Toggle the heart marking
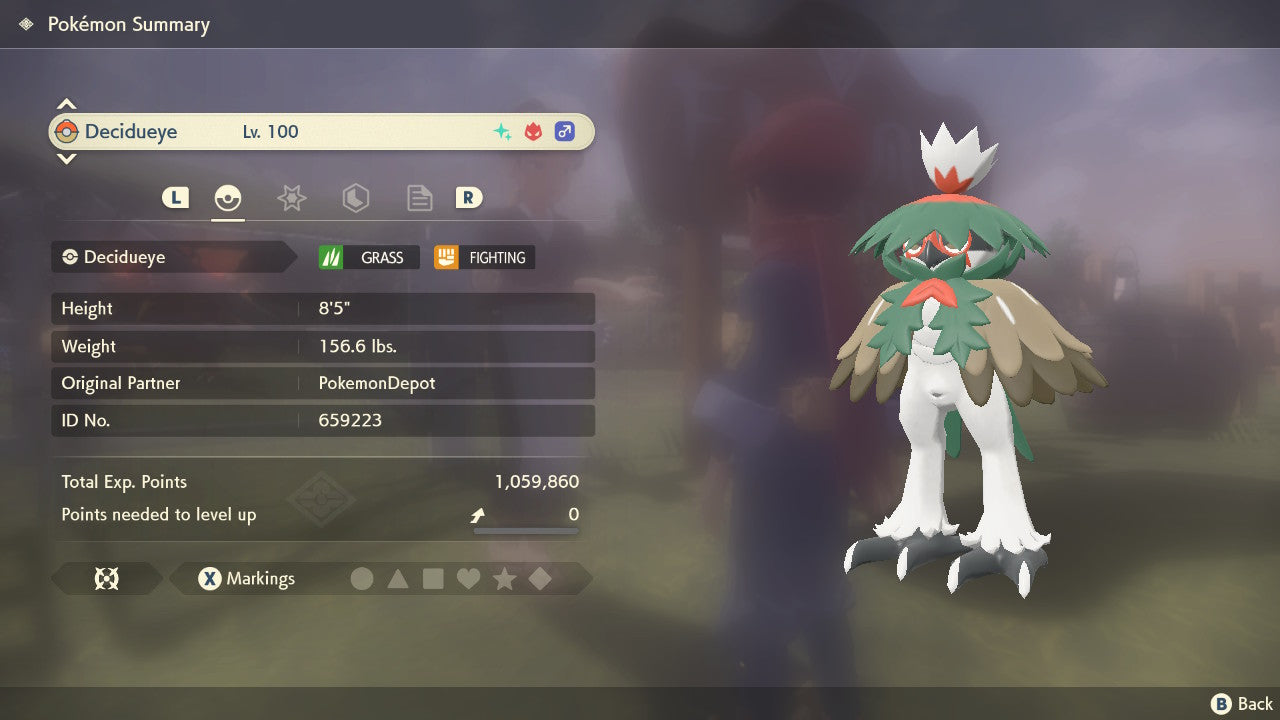 [468, 578]
